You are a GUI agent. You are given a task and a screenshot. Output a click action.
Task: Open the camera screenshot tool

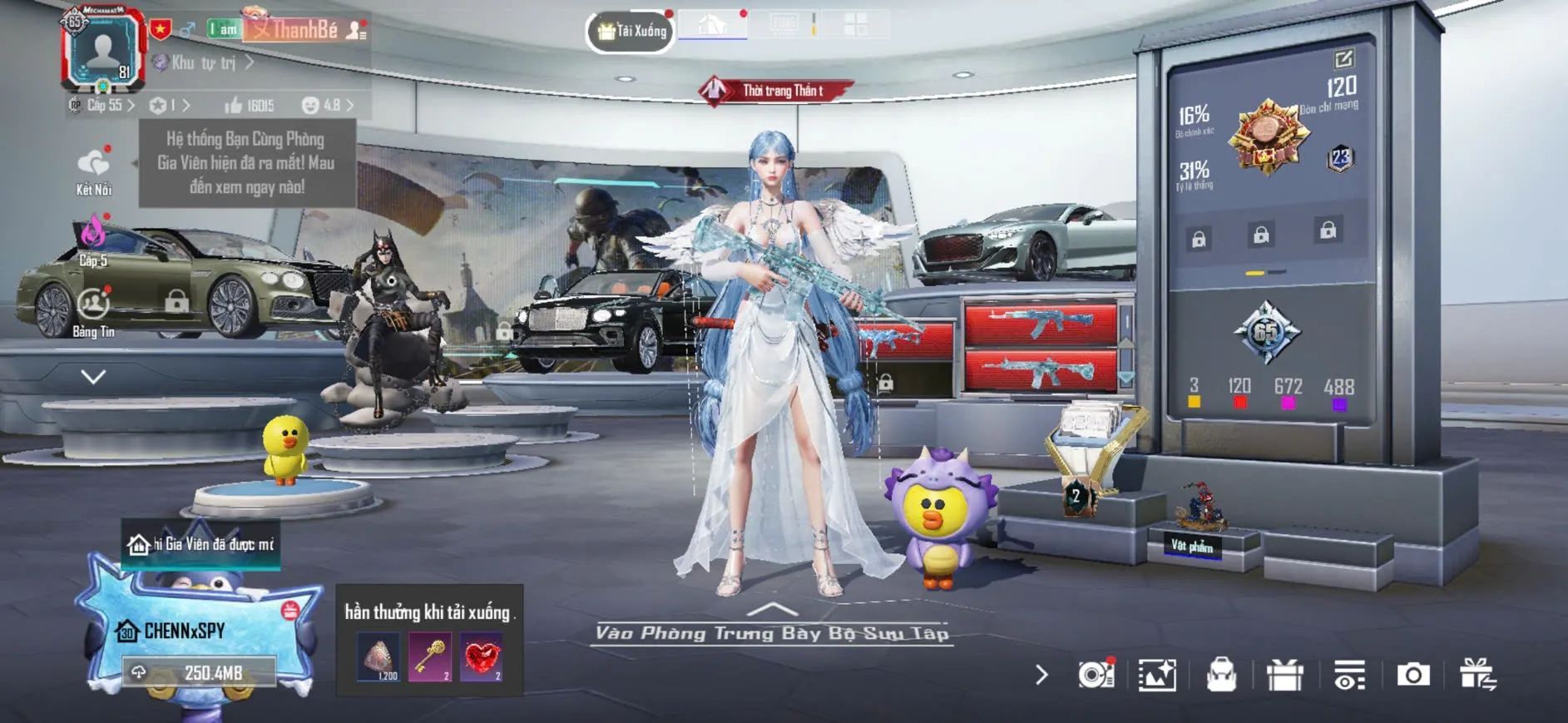coord(1412,675)
